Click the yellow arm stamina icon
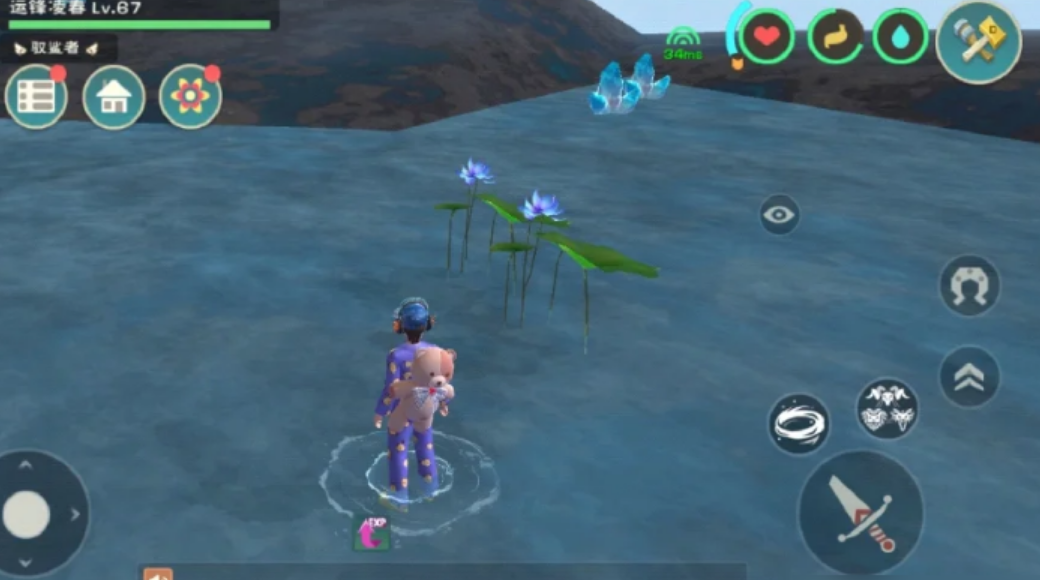Image resolution: width=1040 pixels, height=580 pixels. [x=834, y=37]
